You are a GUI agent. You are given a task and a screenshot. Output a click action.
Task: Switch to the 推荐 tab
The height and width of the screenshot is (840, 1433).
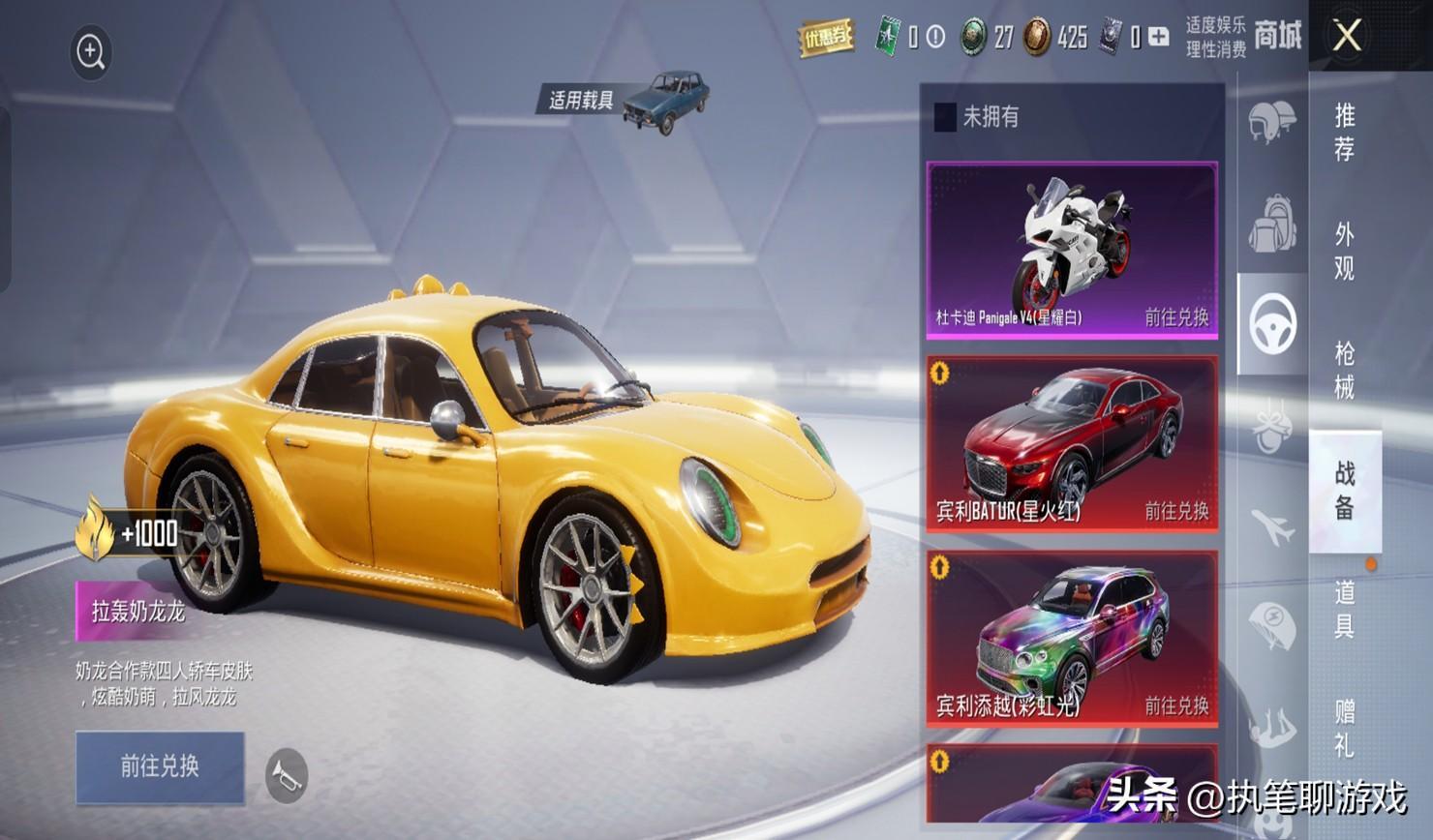1345,133
